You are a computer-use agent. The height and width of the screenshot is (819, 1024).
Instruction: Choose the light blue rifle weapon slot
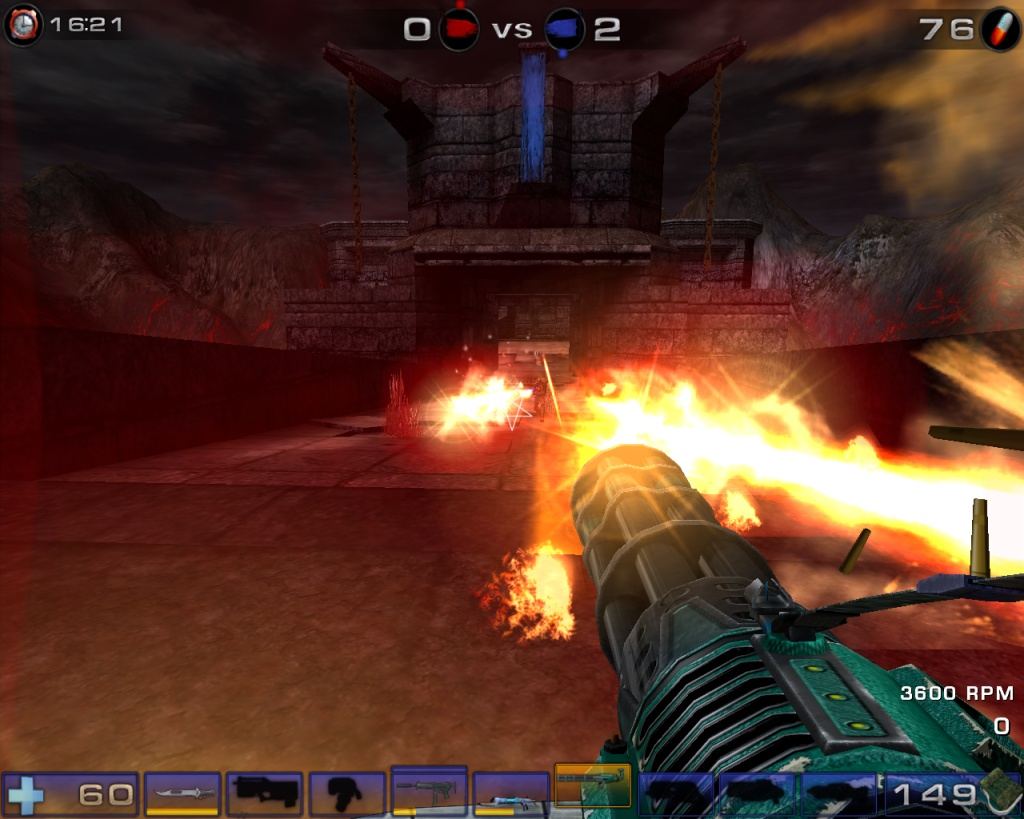coord(510,794)
